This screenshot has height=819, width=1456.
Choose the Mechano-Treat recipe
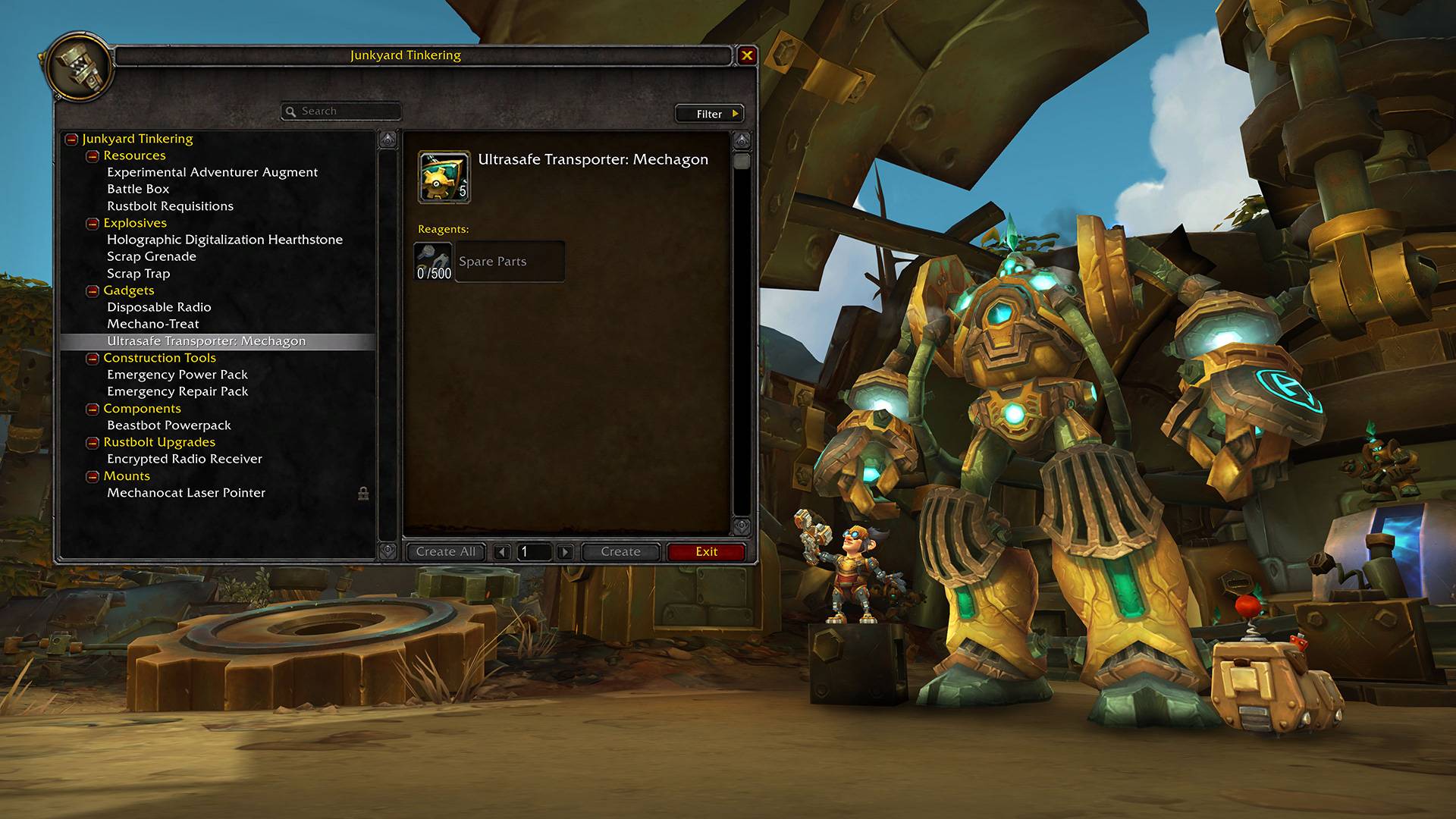tap(153, 324)
